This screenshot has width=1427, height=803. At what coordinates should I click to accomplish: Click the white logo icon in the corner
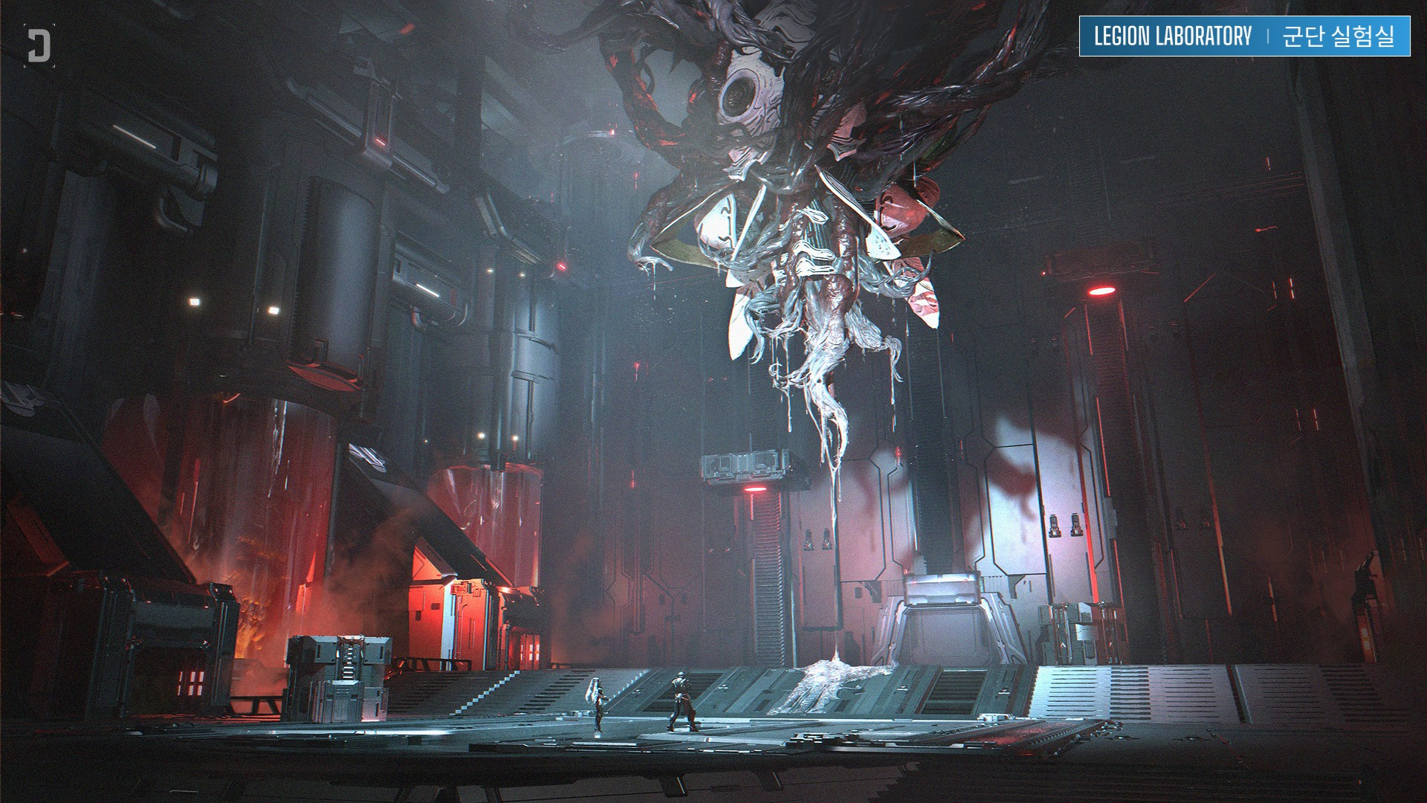pos(39,46)
